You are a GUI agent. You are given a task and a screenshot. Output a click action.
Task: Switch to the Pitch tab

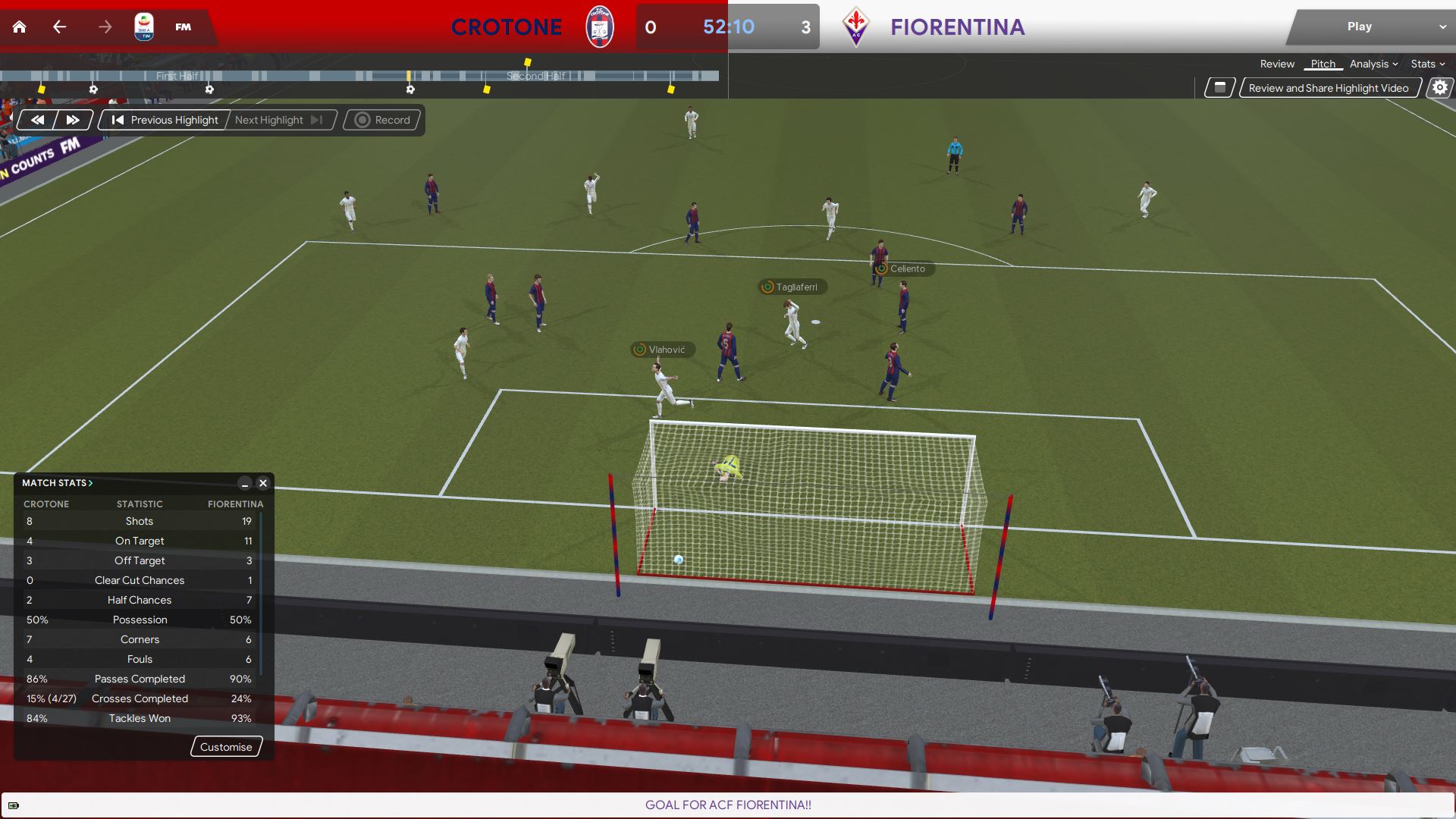[1323, 64]
